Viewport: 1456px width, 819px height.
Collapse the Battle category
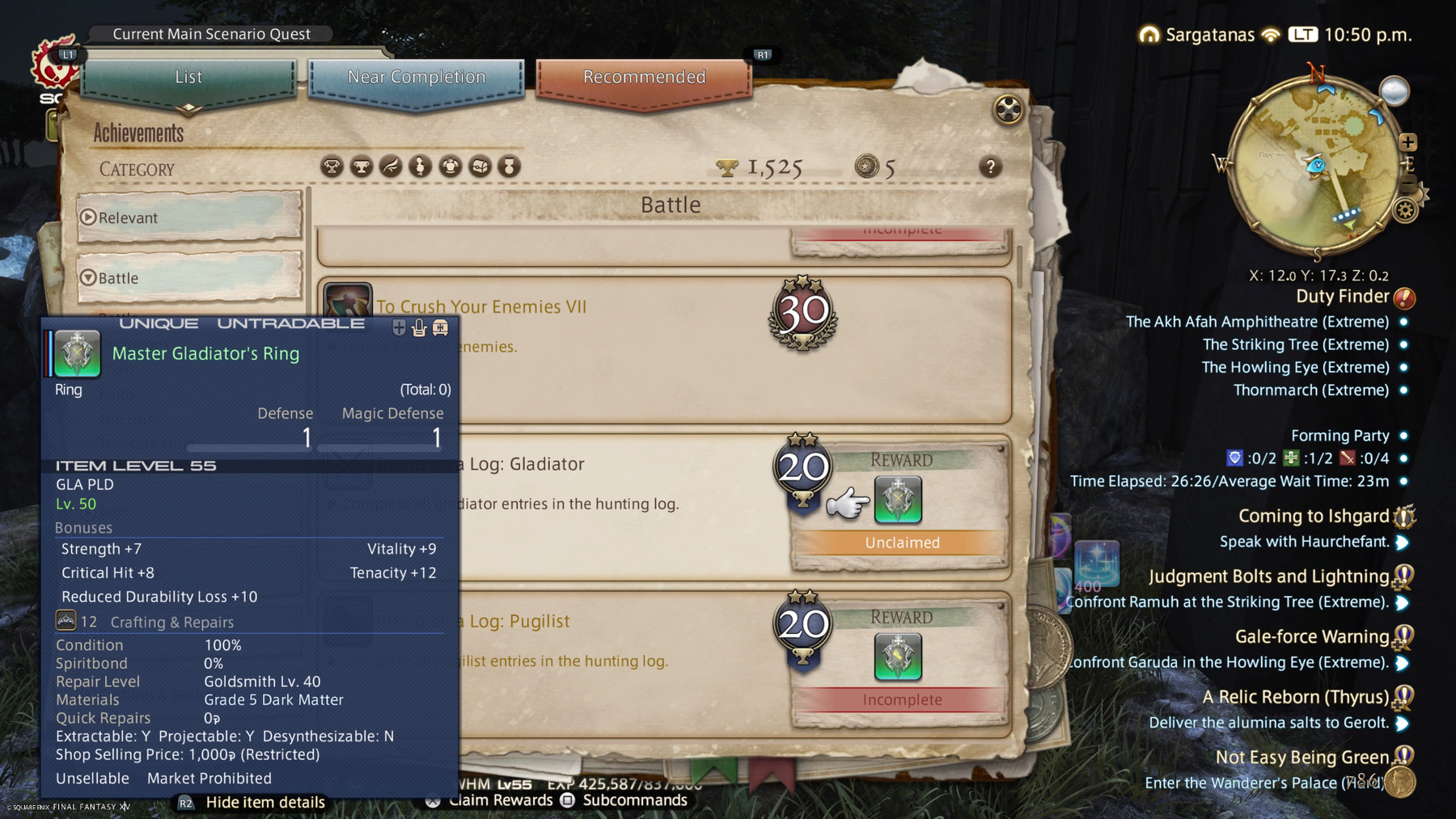(x=188, y=278)
